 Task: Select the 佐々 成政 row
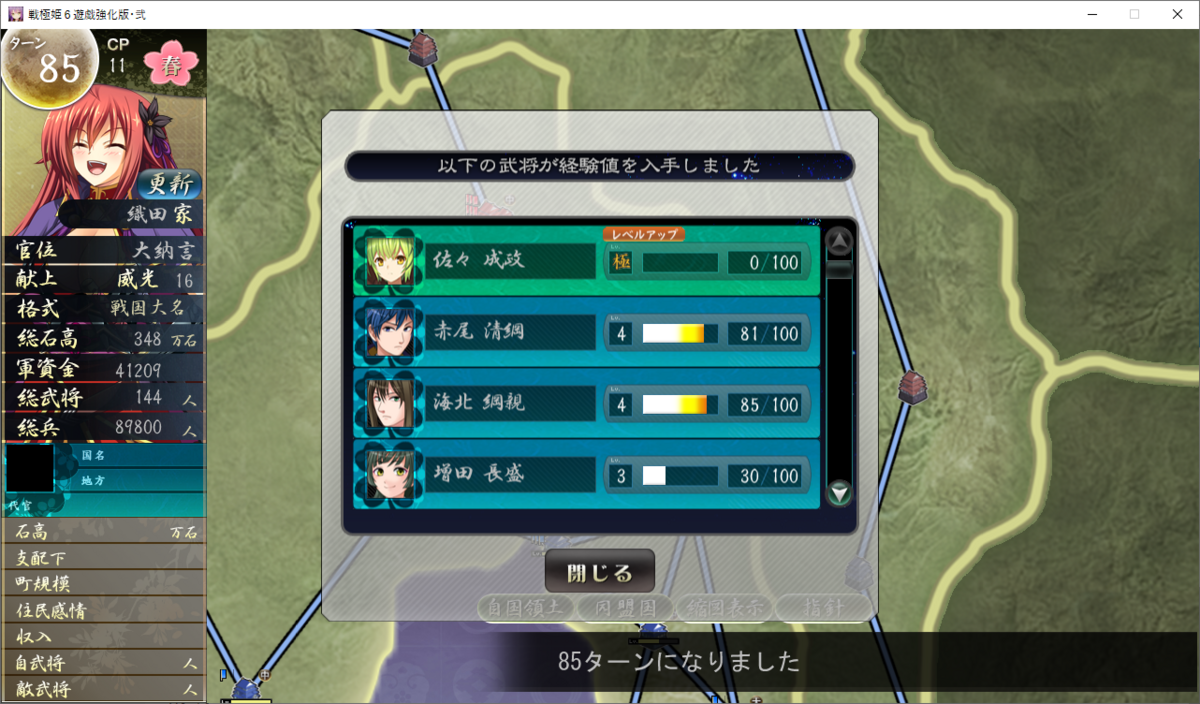586,262
